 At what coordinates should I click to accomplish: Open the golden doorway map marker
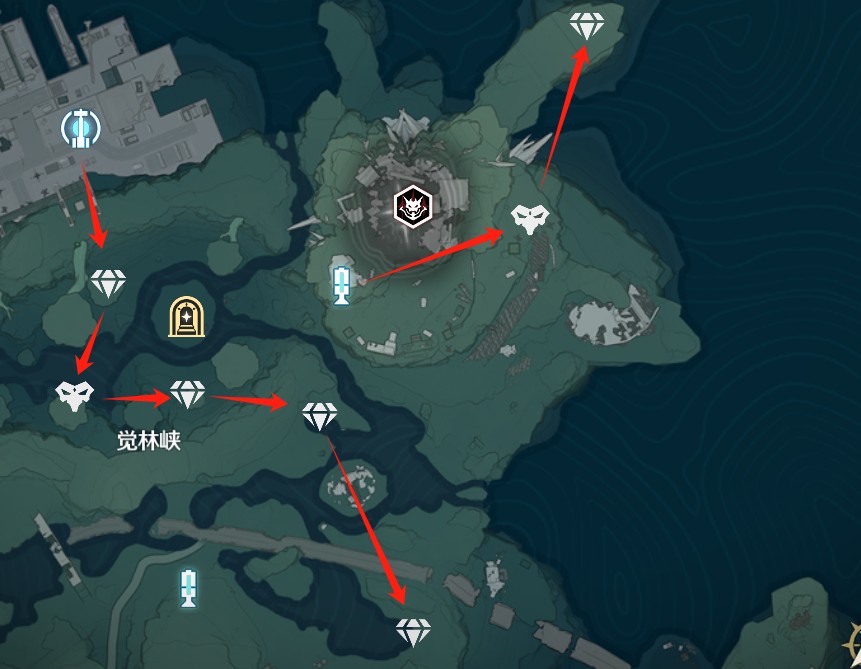(x=186, y=318)
